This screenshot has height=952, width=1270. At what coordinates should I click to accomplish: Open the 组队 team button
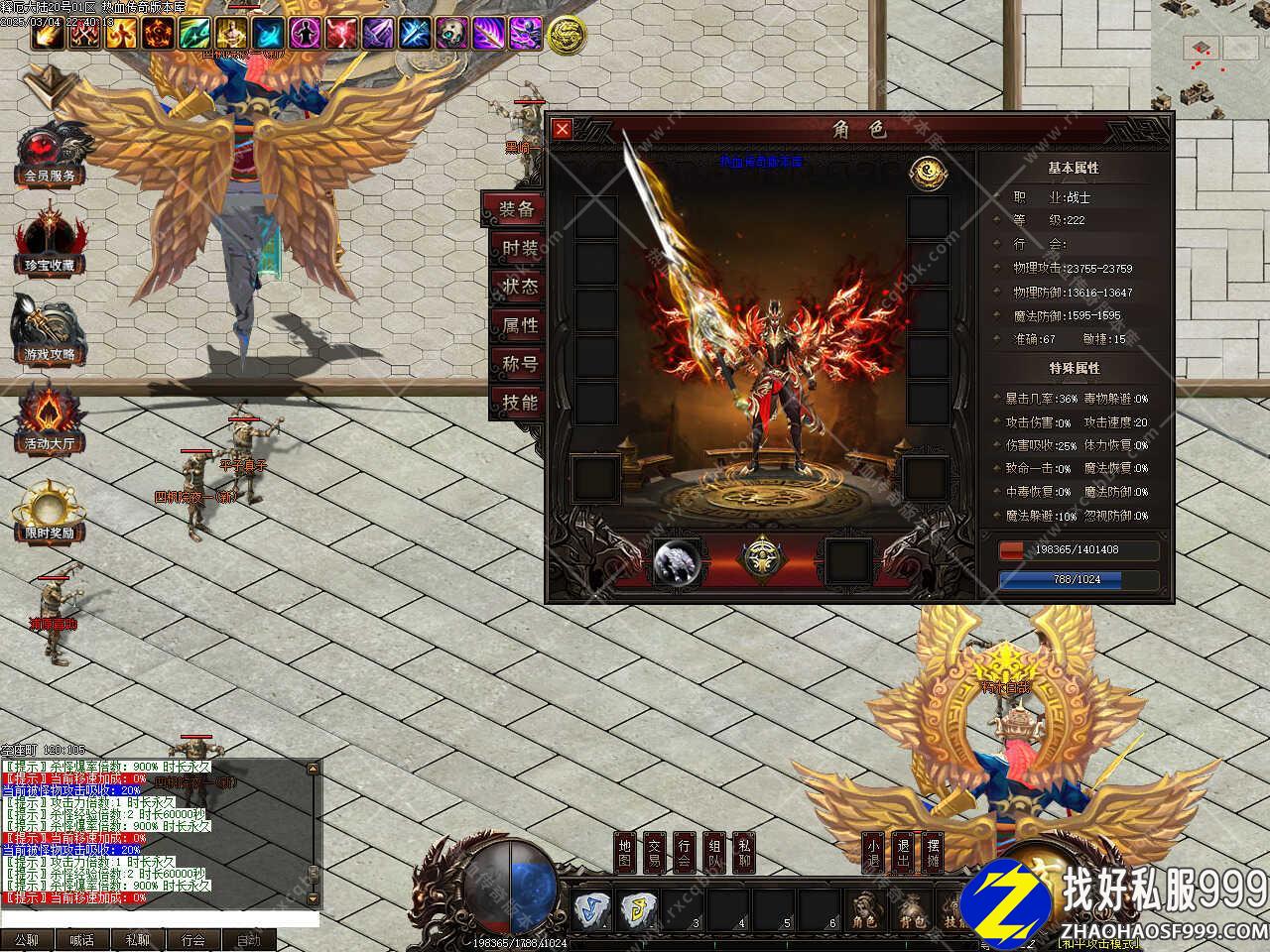pos(714,853)
